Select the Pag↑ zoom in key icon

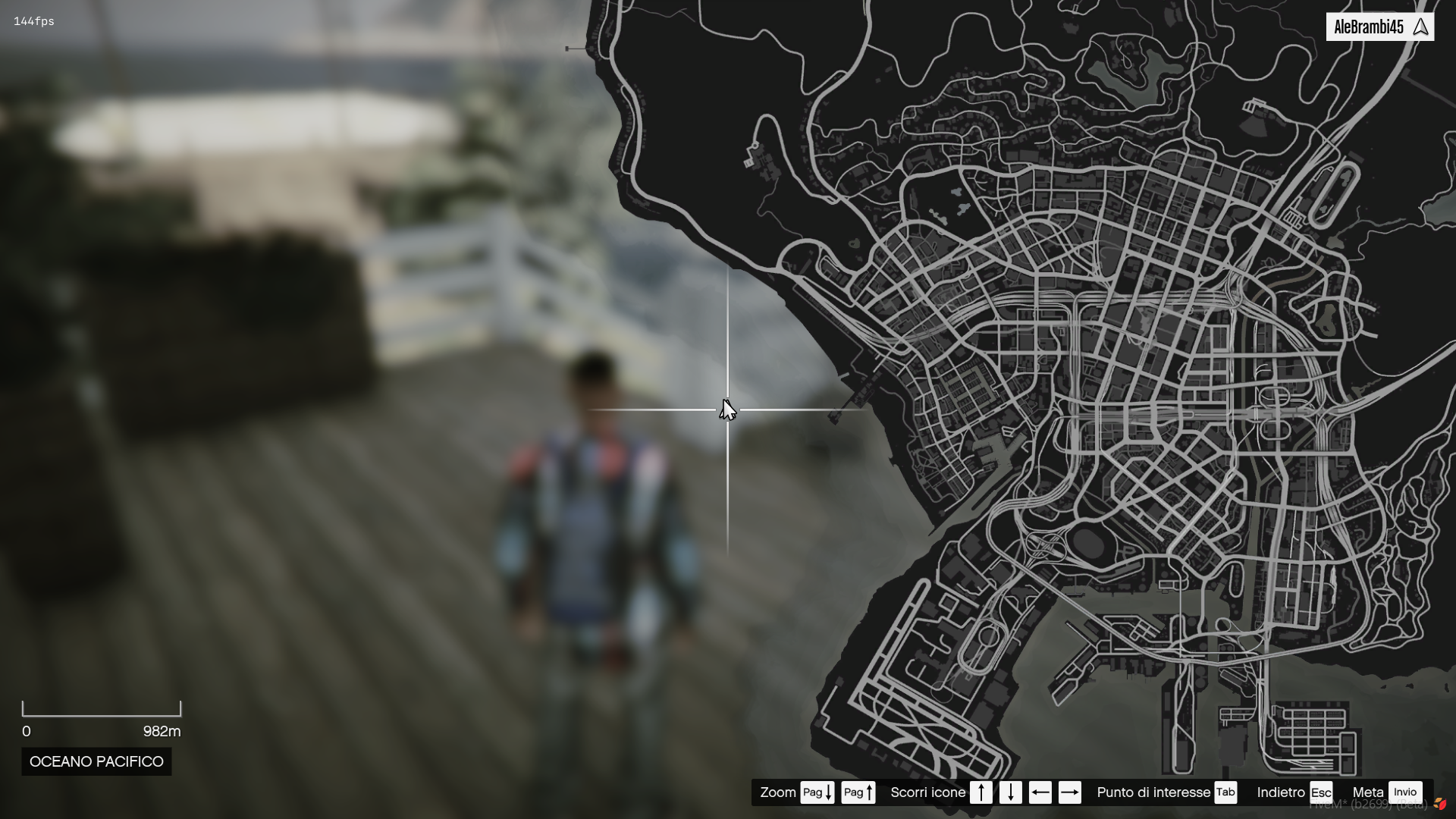click(858, 792)
